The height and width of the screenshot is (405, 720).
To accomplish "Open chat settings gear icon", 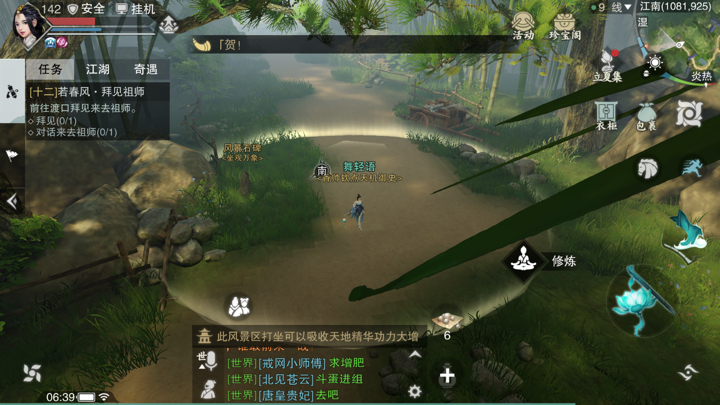I will click(414, 391).
